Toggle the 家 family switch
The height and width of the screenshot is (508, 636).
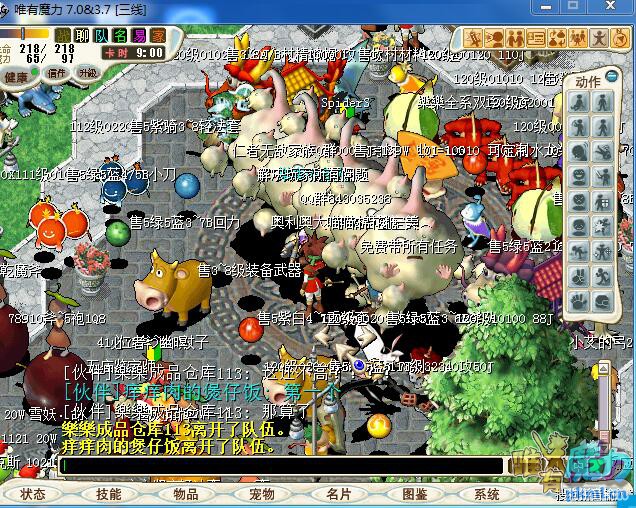pyautogui.click(x=158, y=35)
